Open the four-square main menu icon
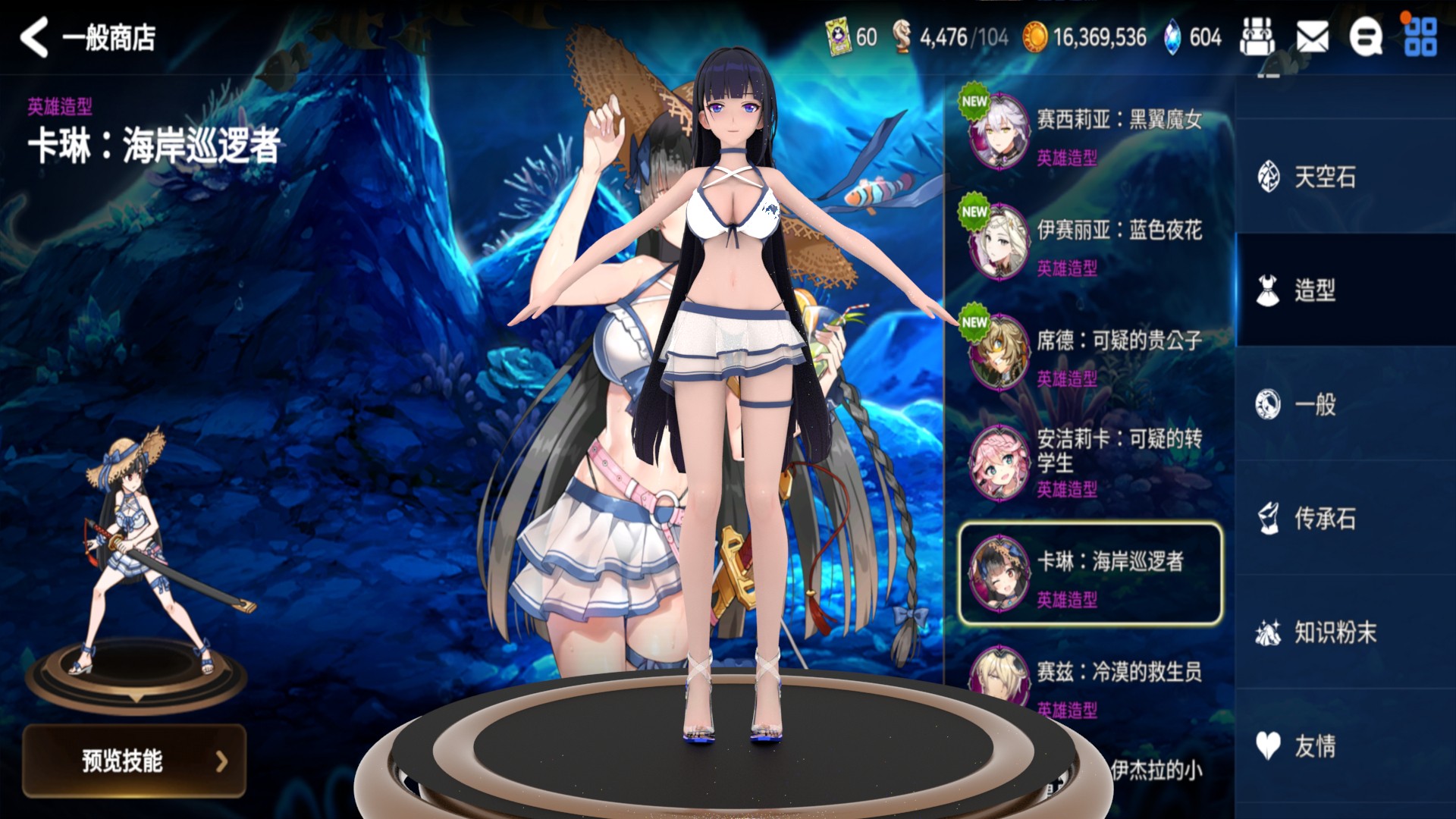Screen dimensions: 1456x819 tap(1420, 37)
